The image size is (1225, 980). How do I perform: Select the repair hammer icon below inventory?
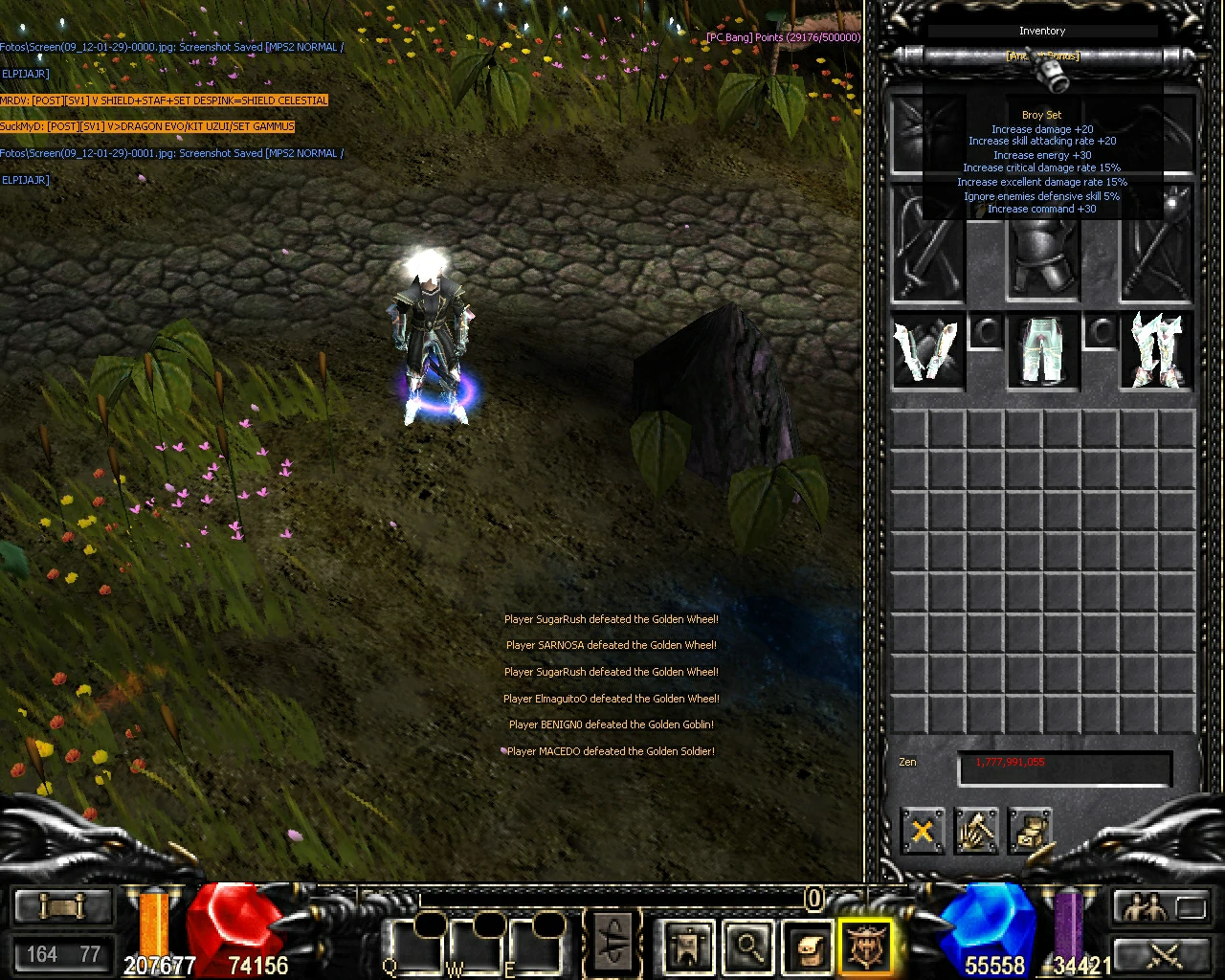(976, 831)
